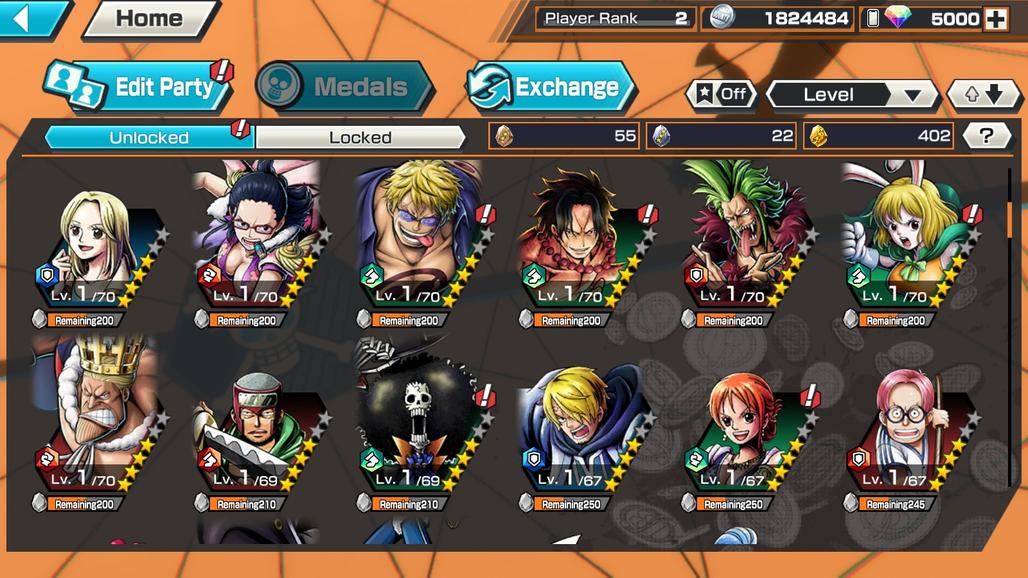Image resolution: width=1028 pixels, height=578 pixels.
Task: Toggle the favorites filter Off button
Action: click(x=721, y=94)
